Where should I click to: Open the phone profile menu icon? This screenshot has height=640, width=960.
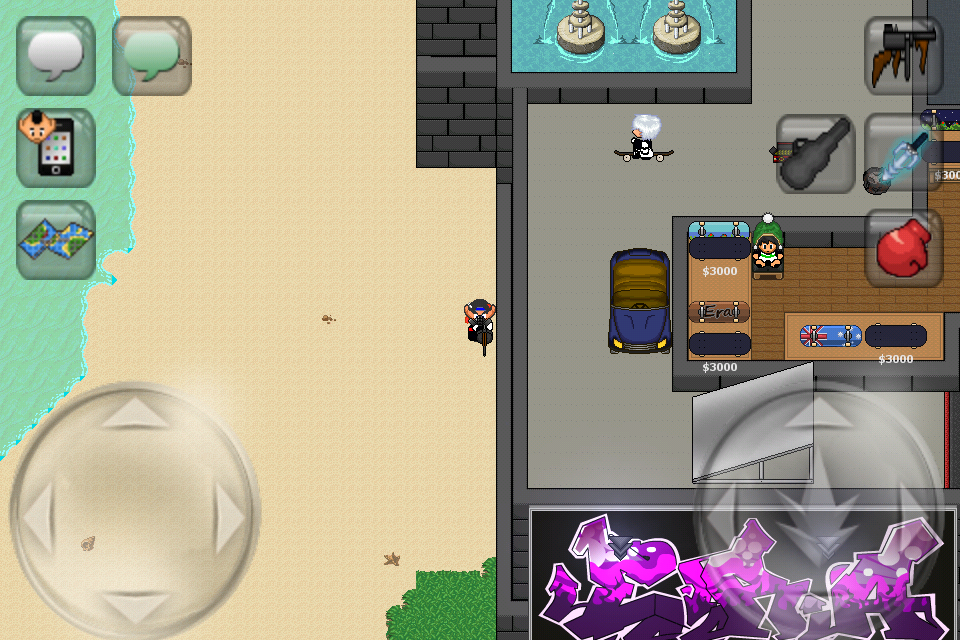(56, 148)
